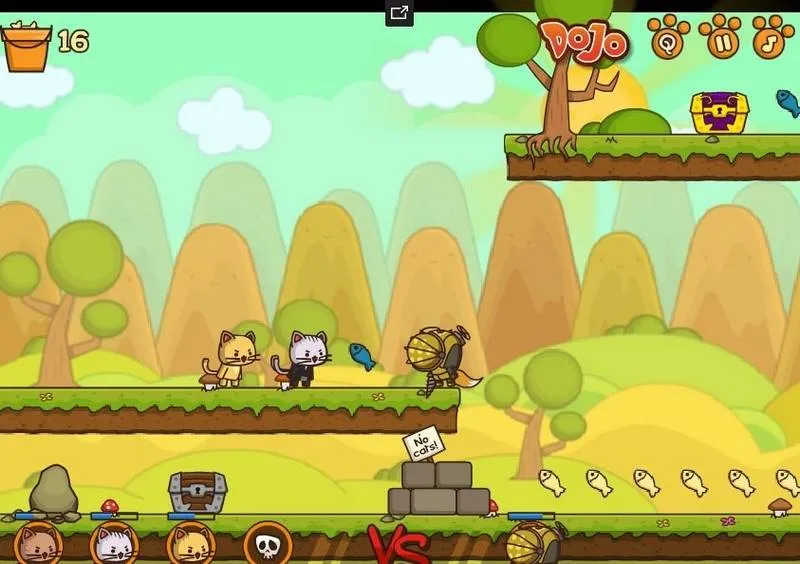
Task: Select the brown cat portrait
Action: (x=38, y=545)
